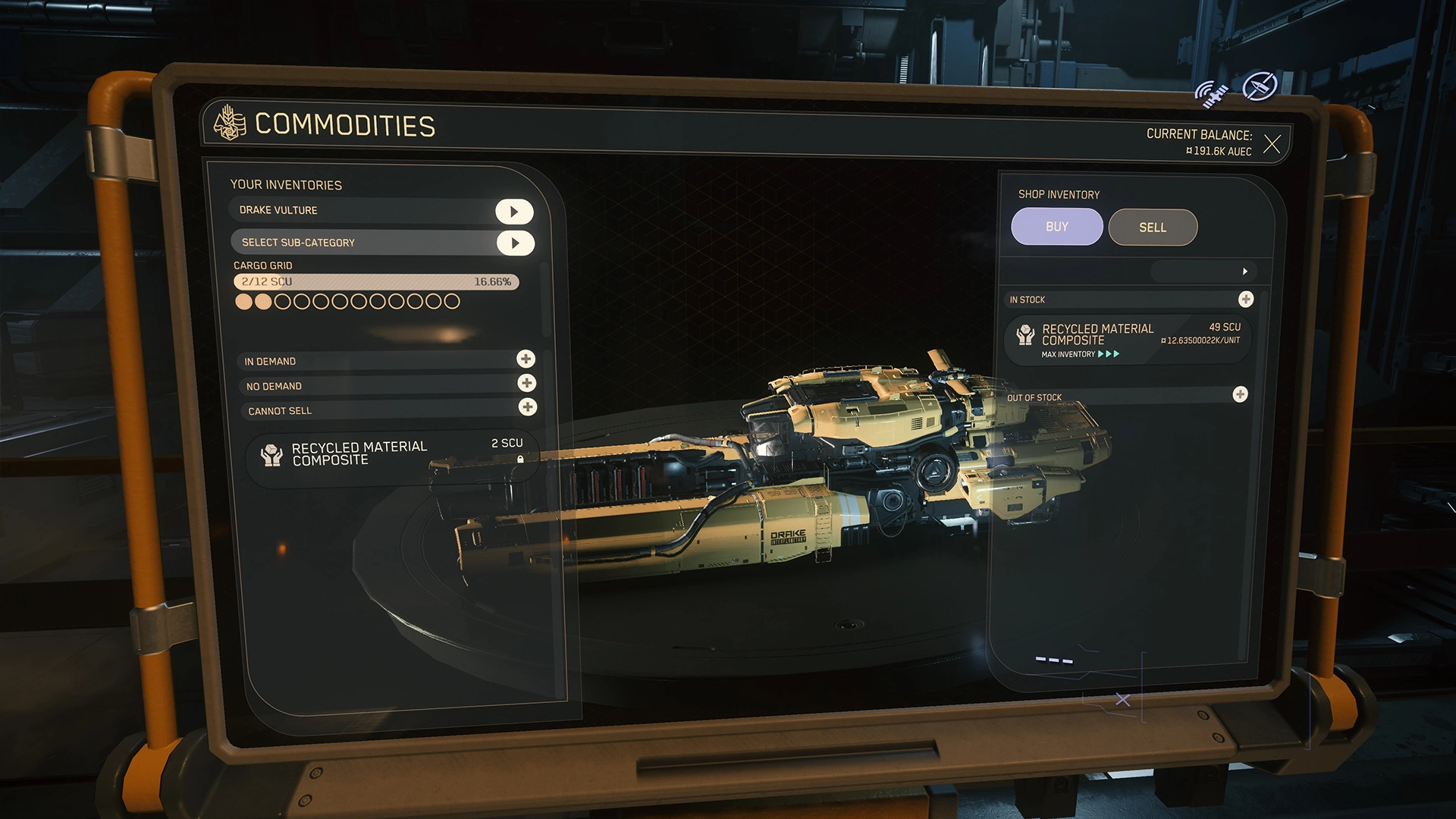This screenshot has height=819, width=1456.
Task: Expand the Cannot Sell section
Action: 527,407
